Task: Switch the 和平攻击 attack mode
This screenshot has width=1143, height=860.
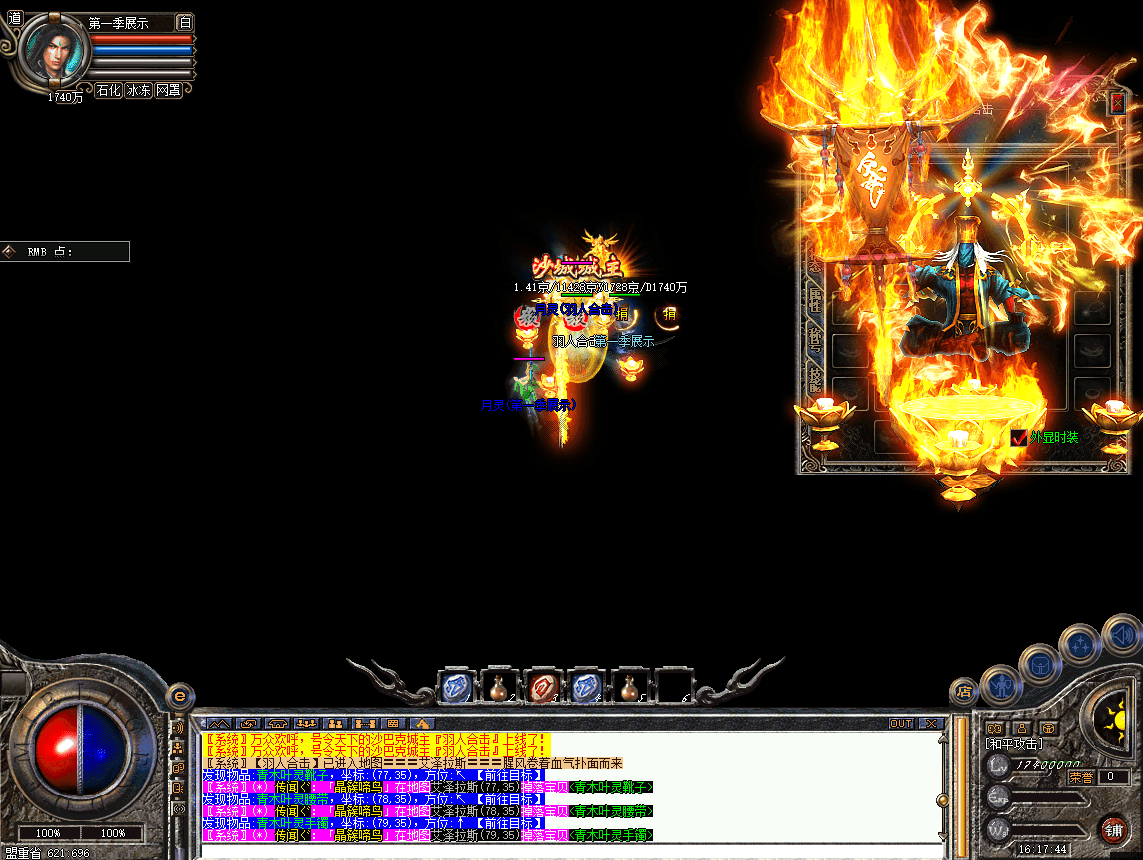Action: [1013, 744]
